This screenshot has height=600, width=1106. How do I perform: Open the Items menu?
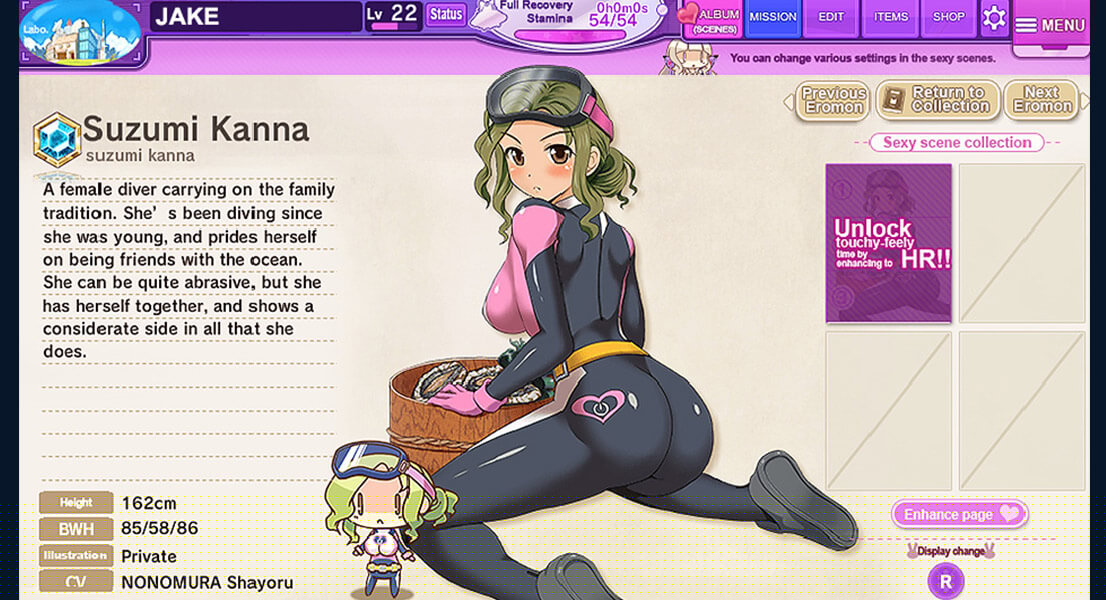pyautogui.click(x=891, y=17)
